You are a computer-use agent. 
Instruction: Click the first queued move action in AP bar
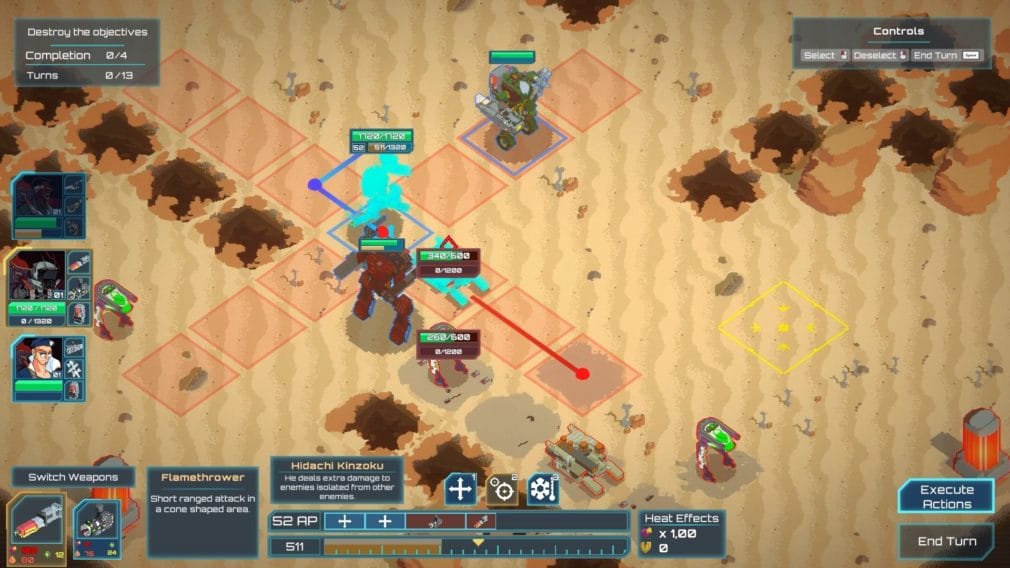(345, 521)
